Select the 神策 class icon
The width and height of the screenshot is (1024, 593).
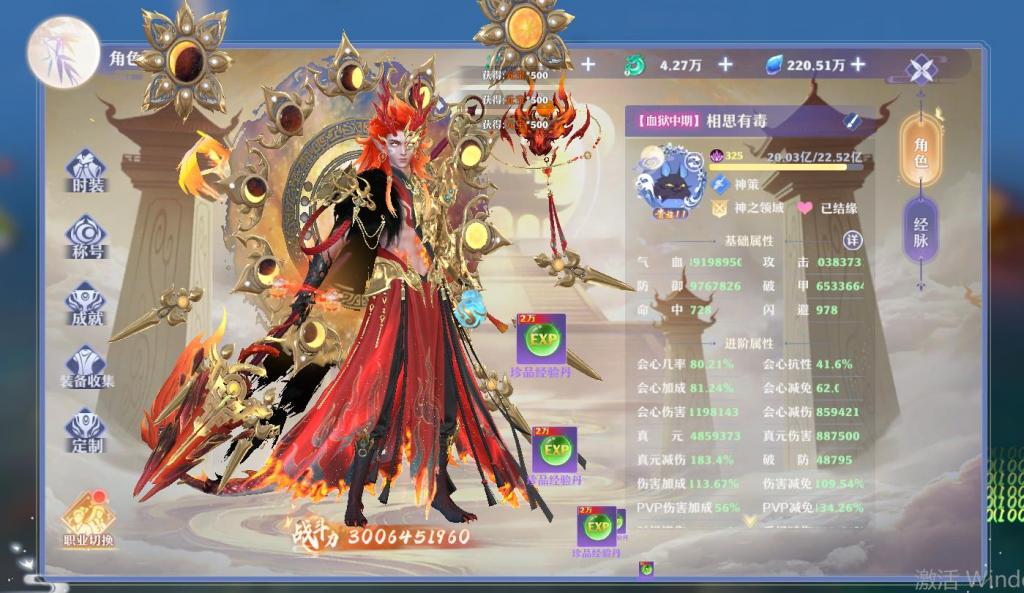(x=720, y=184)
